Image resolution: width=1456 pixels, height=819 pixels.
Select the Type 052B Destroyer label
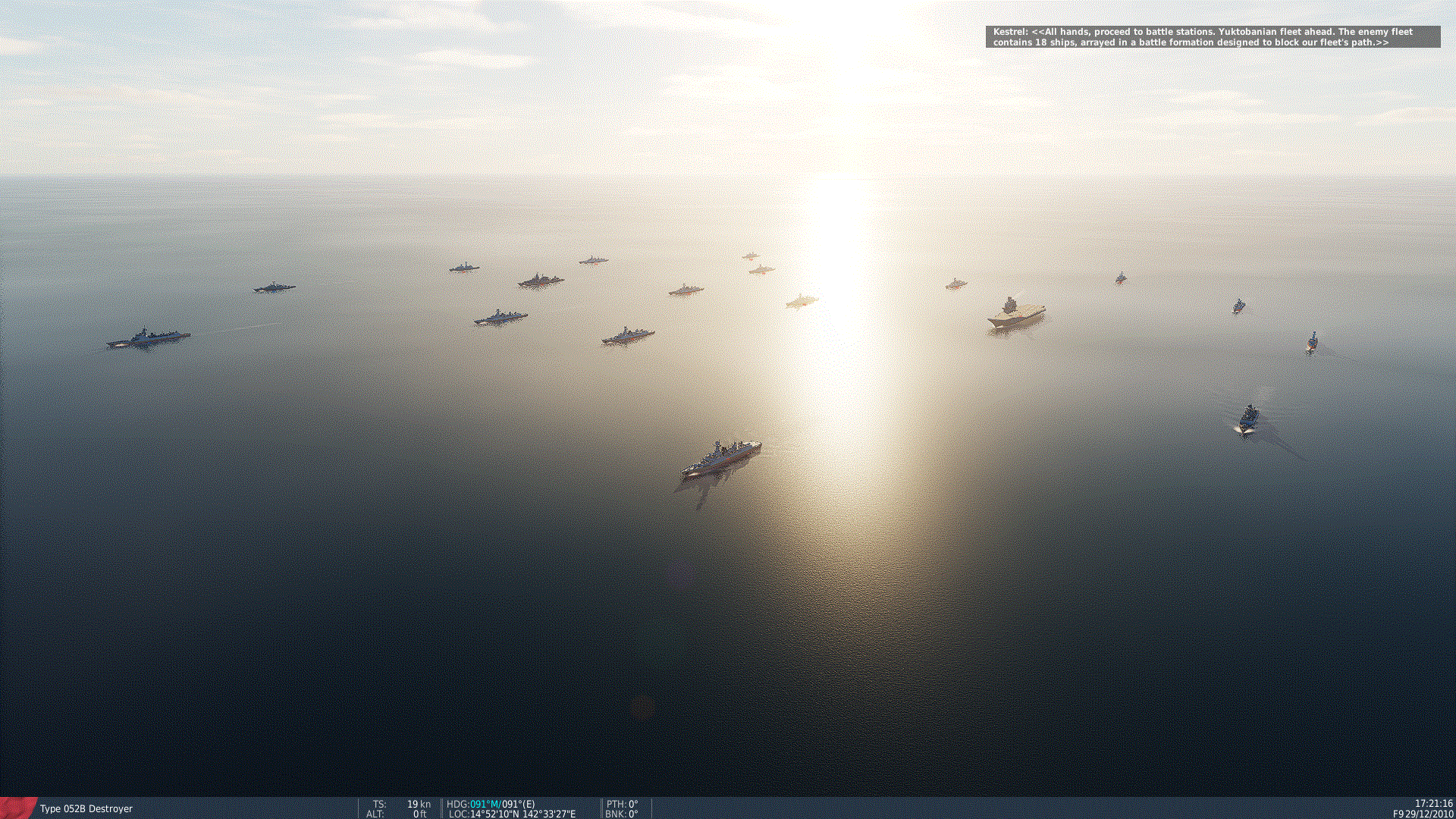(85, 808)
